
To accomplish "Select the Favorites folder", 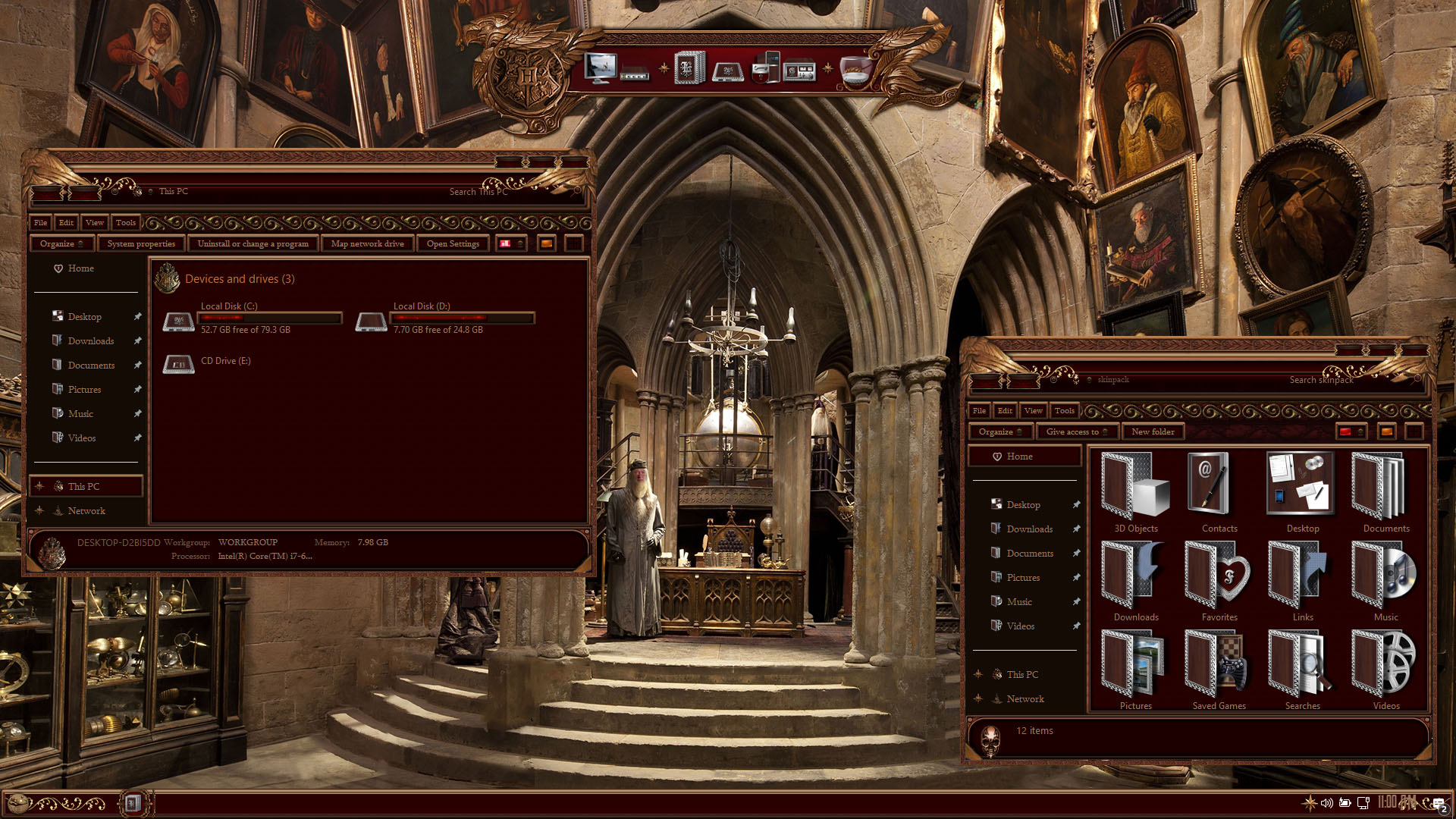I will (x=1219, y=578).
